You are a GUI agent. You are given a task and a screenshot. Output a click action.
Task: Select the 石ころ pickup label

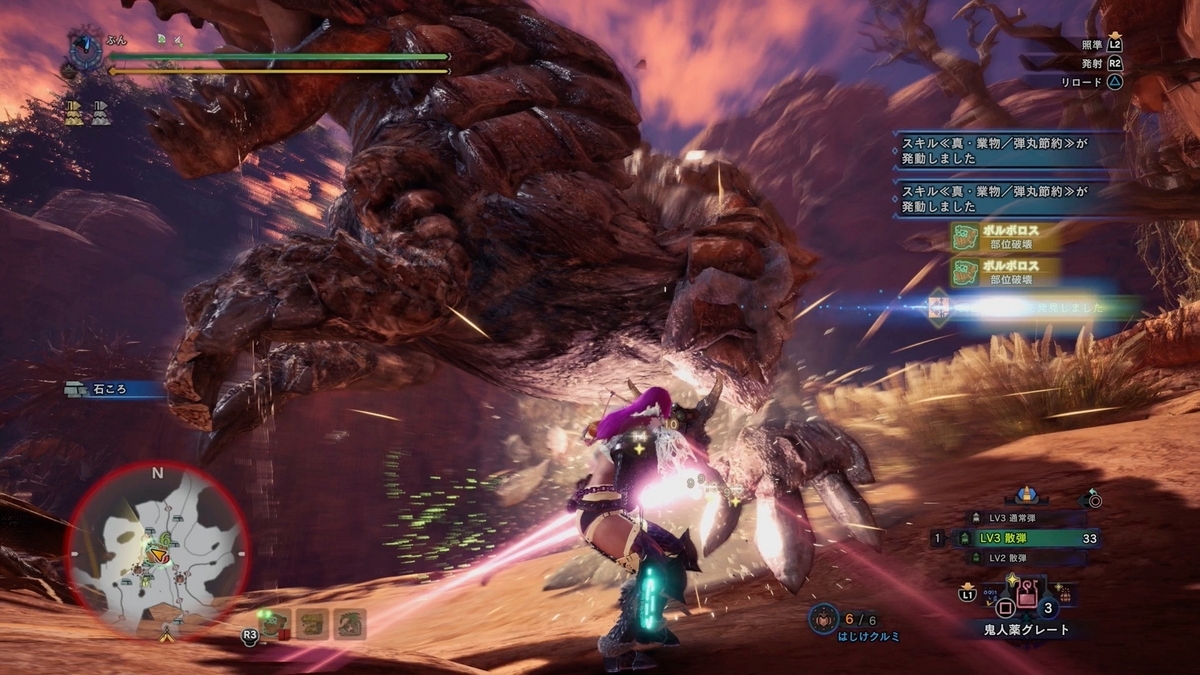tap(110, 389)
